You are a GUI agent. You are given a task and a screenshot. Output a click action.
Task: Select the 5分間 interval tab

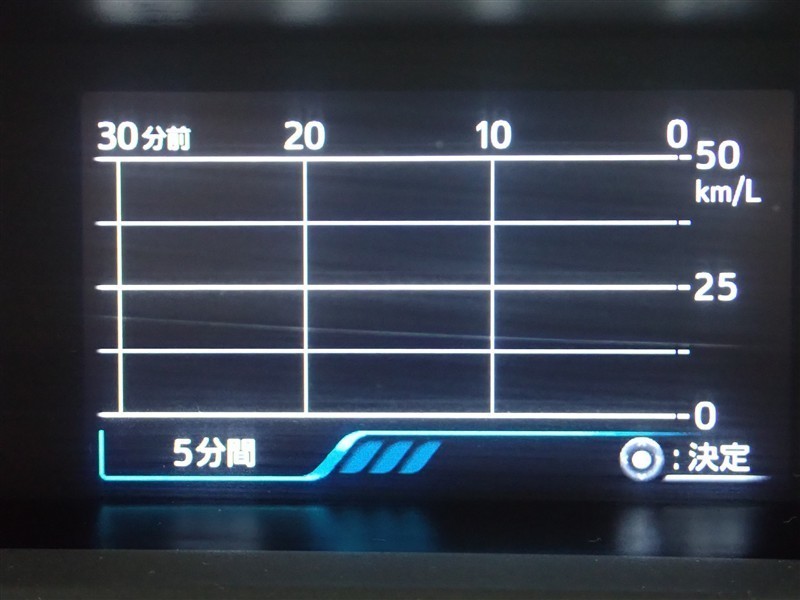[214, 456]
